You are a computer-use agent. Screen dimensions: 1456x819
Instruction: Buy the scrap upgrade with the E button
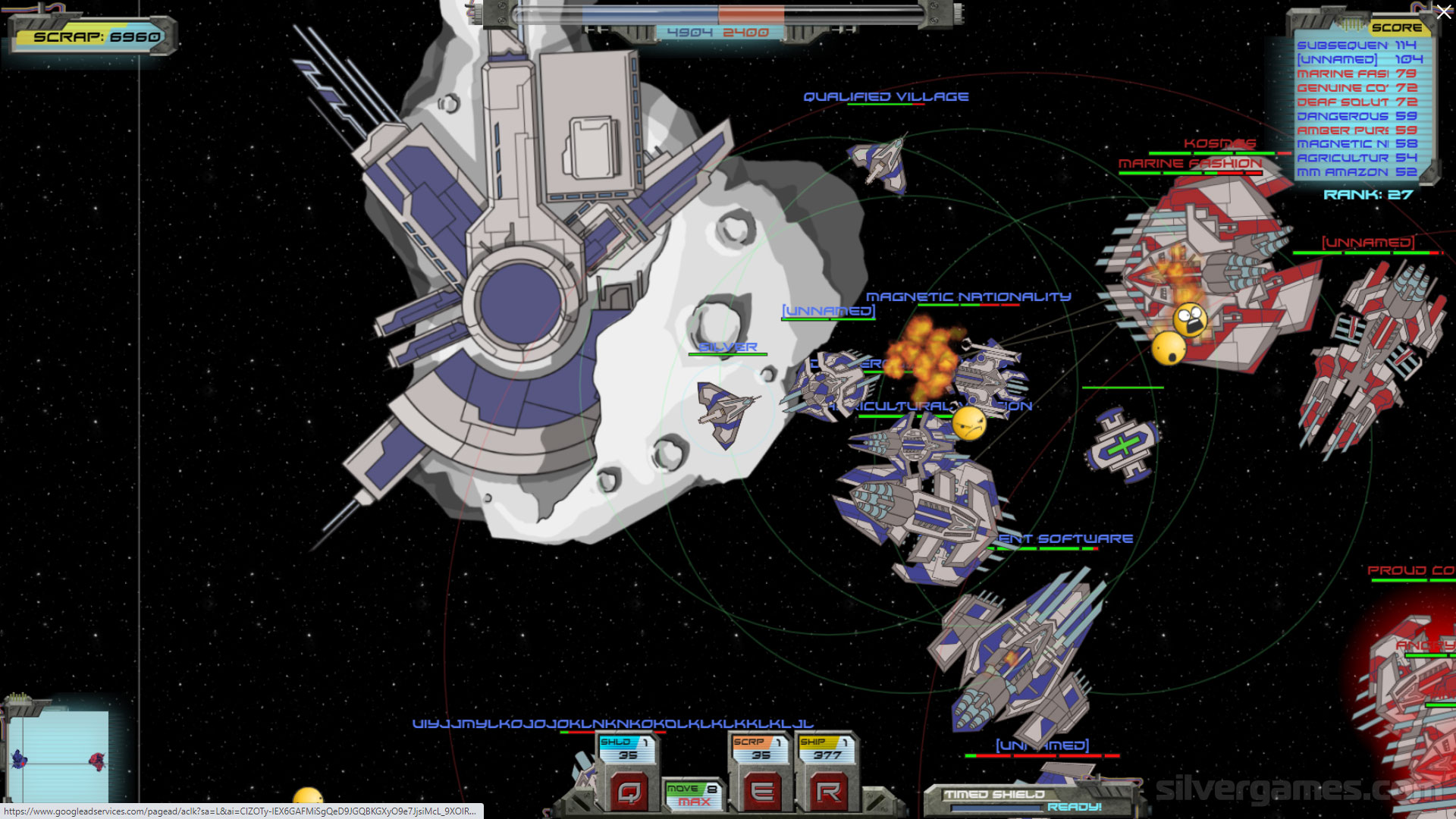pos(761,792)
